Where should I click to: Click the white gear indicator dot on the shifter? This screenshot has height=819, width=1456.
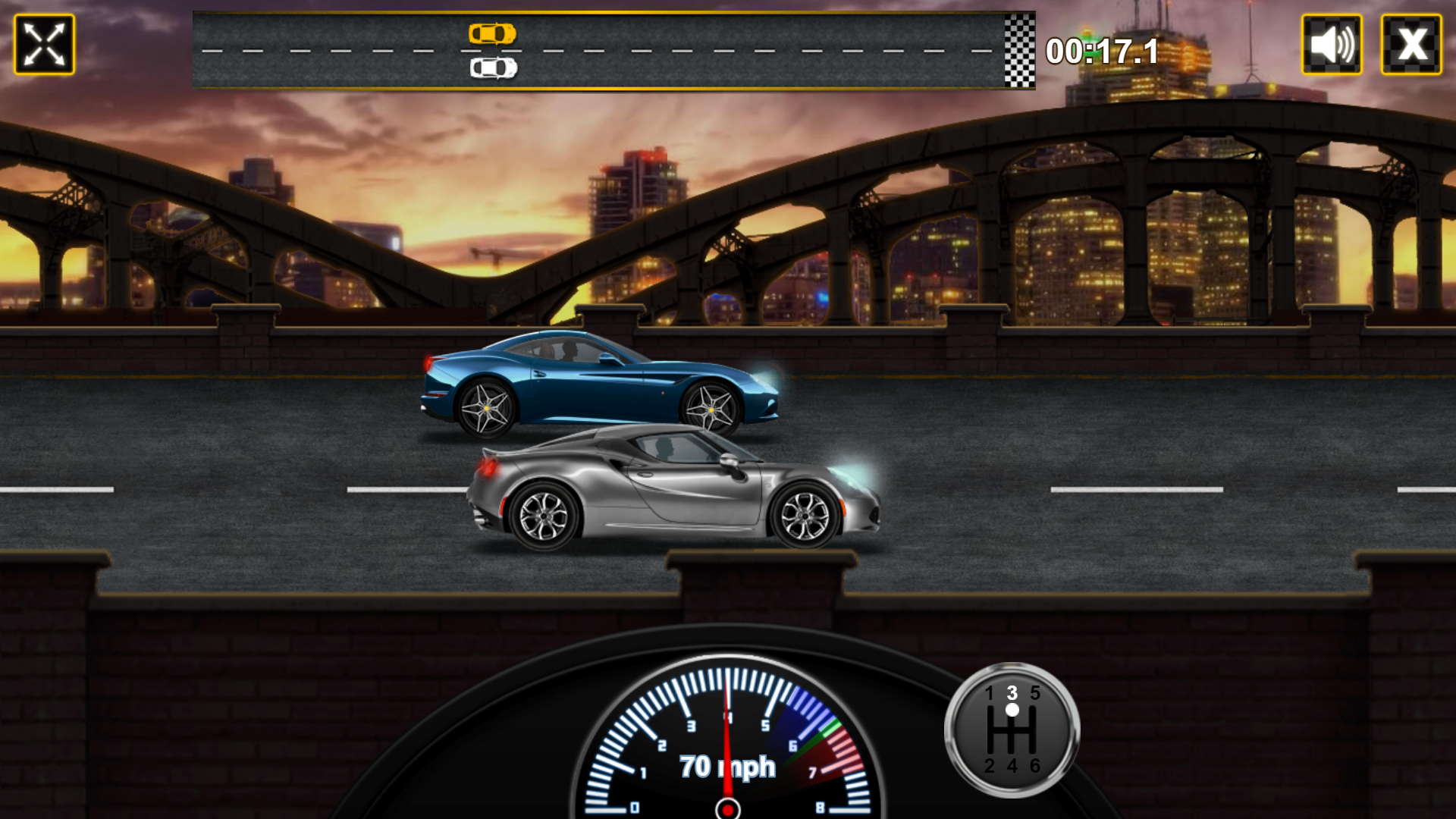pos(1011,709)
